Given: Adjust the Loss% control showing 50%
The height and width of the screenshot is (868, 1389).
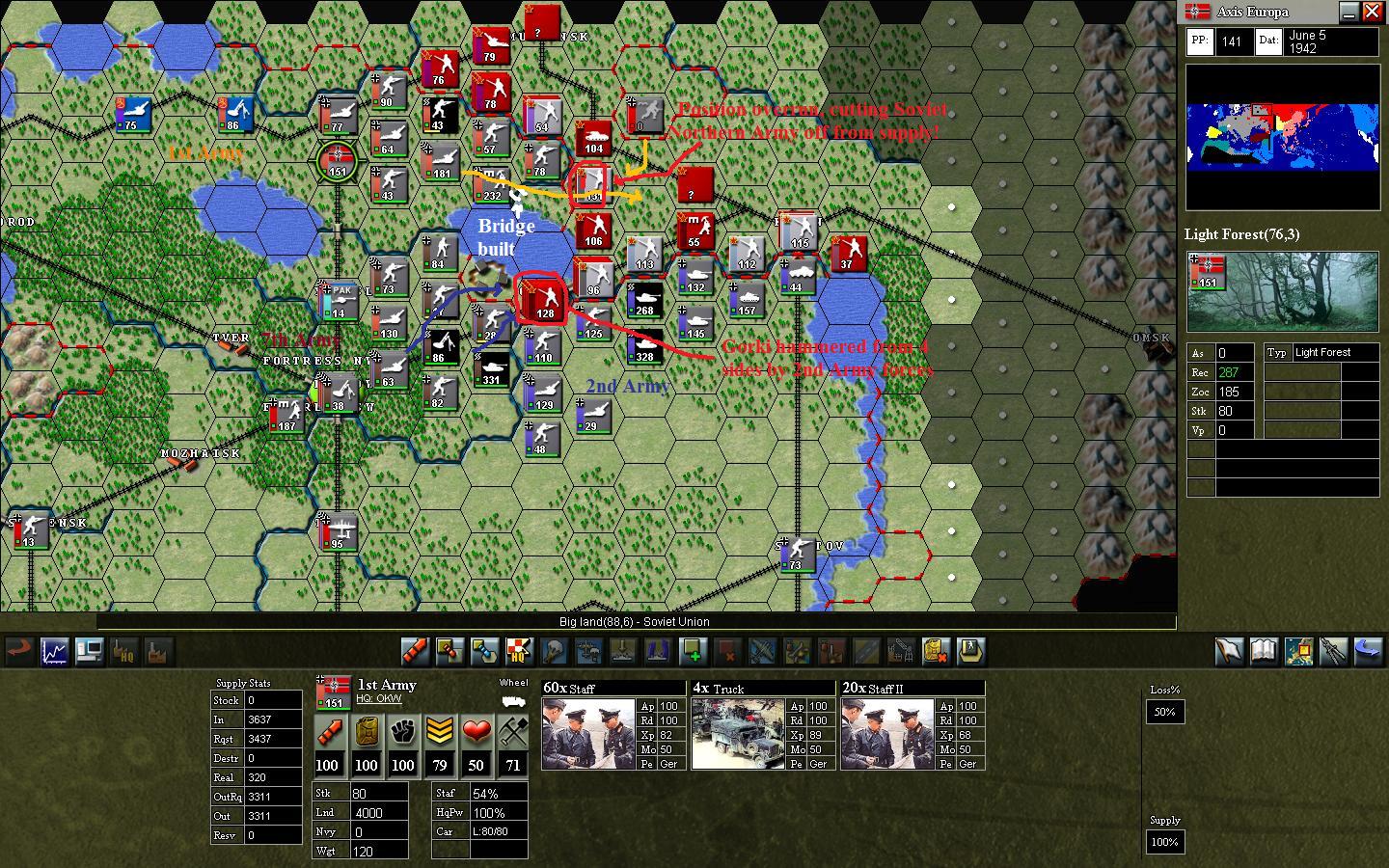Looking at the screenshot, I should click(1164, 712).
